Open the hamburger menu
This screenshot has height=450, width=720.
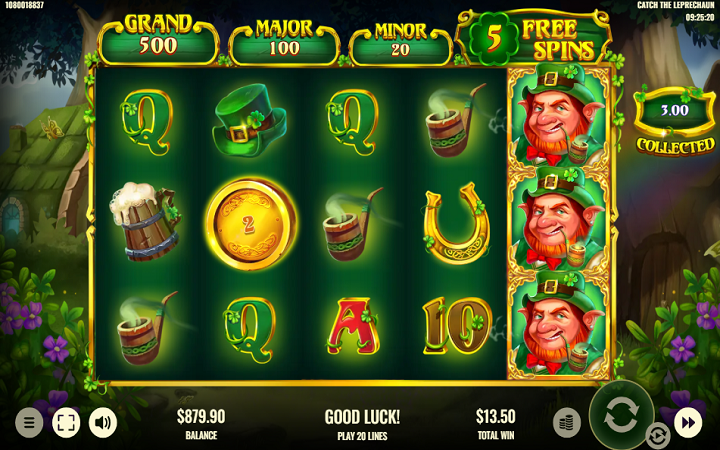tap(29, 422)
